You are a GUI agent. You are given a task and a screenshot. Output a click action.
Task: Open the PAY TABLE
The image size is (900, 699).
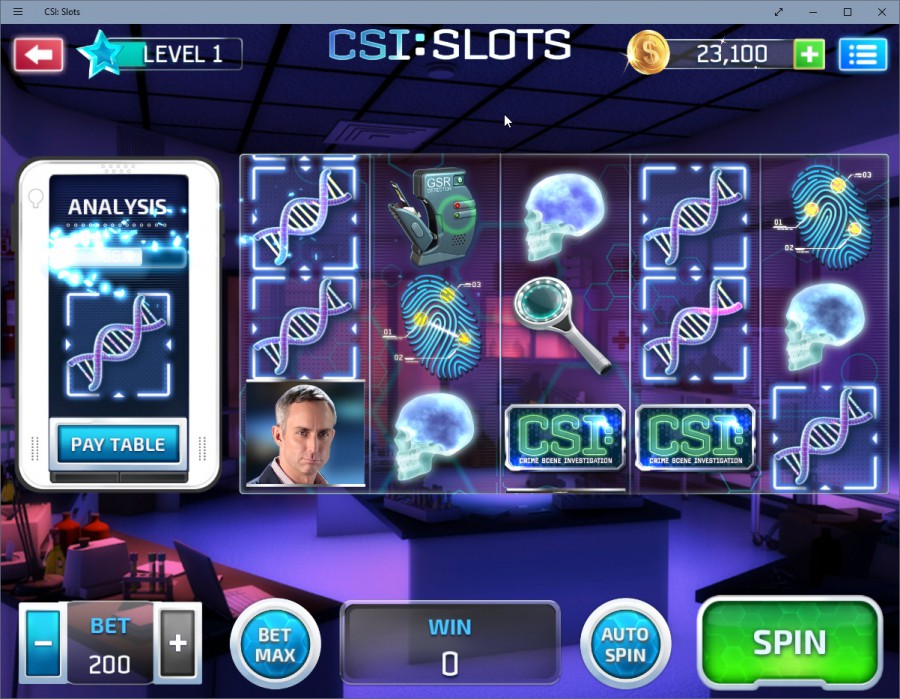pos(118,445)
